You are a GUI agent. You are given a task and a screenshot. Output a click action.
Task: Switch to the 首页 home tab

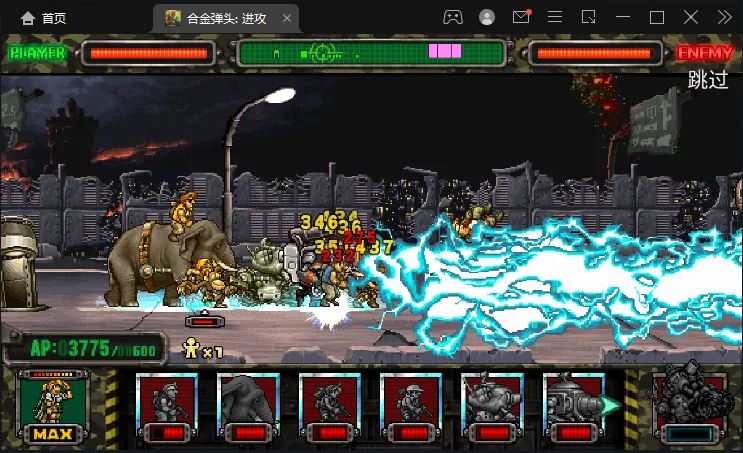point(44,18)
